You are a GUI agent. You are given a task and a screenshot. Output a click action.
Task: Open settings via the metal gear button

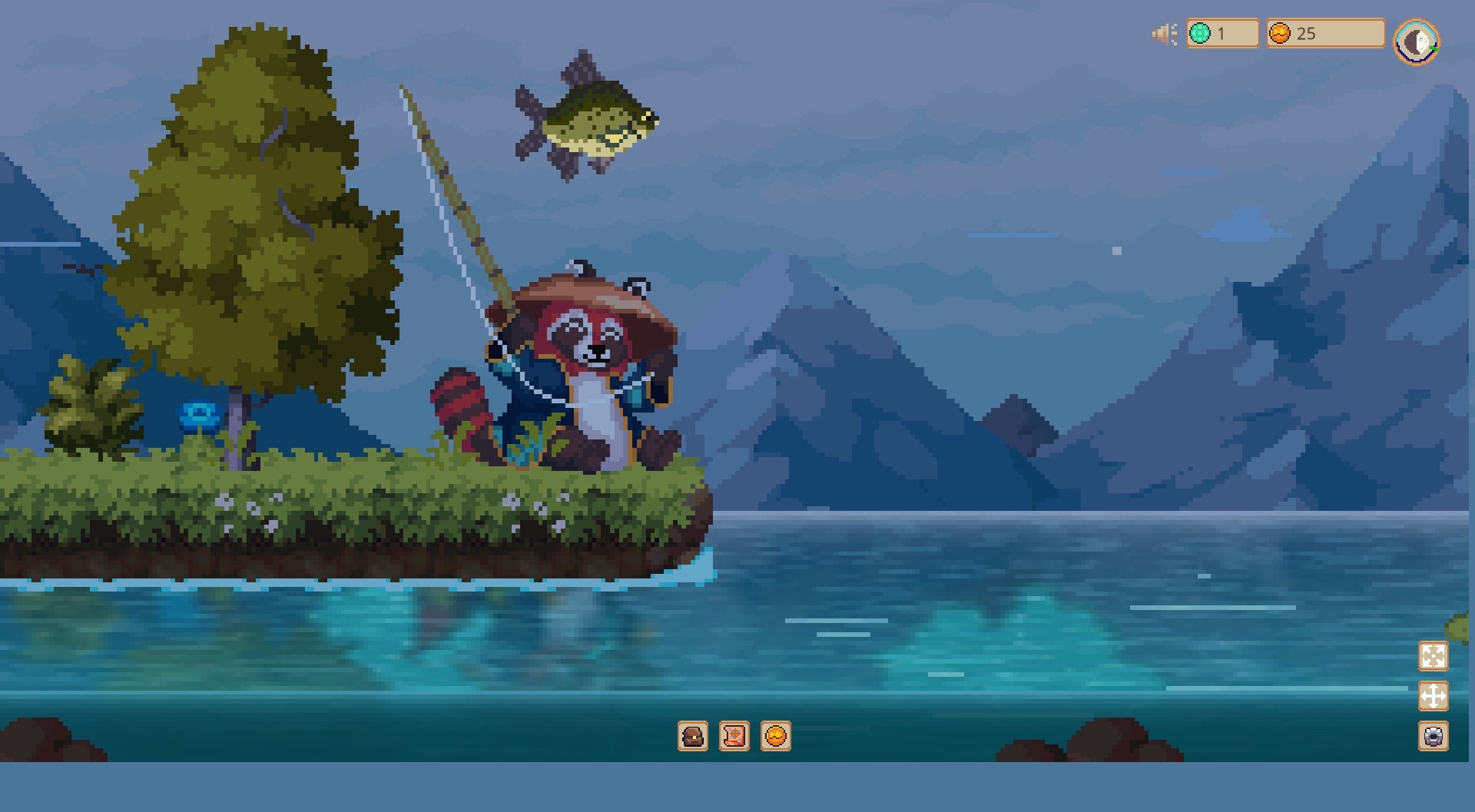pyautogui.click(x=1433, y=737)
